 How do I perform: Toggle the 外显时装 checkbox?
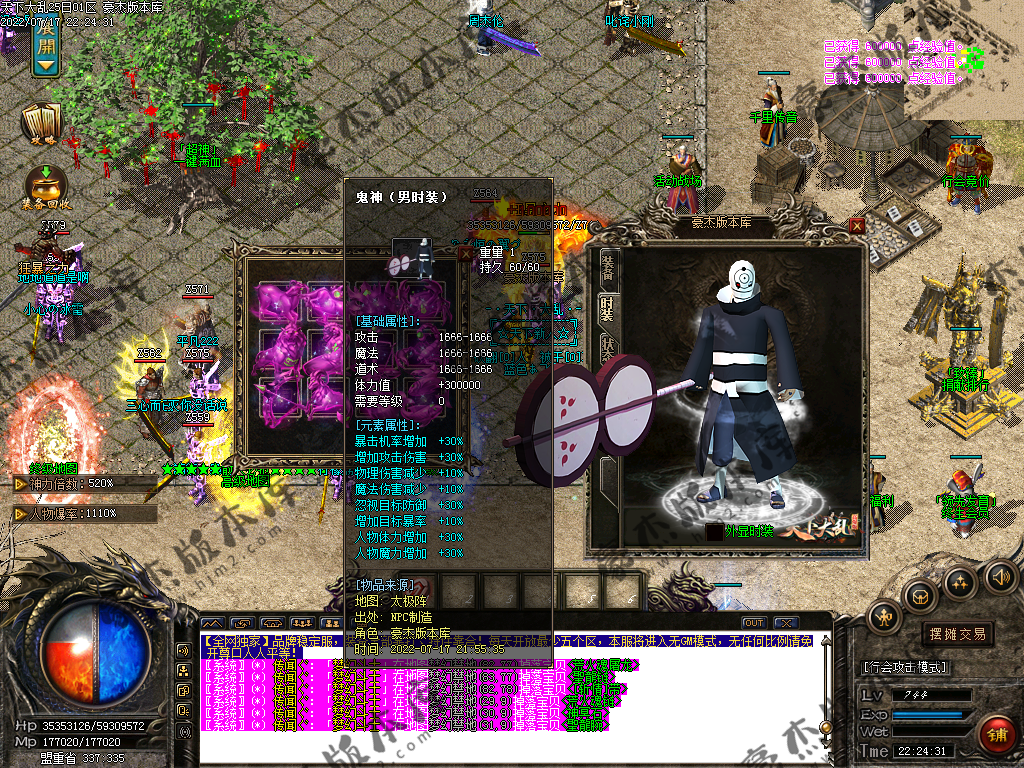pos(714,532)
